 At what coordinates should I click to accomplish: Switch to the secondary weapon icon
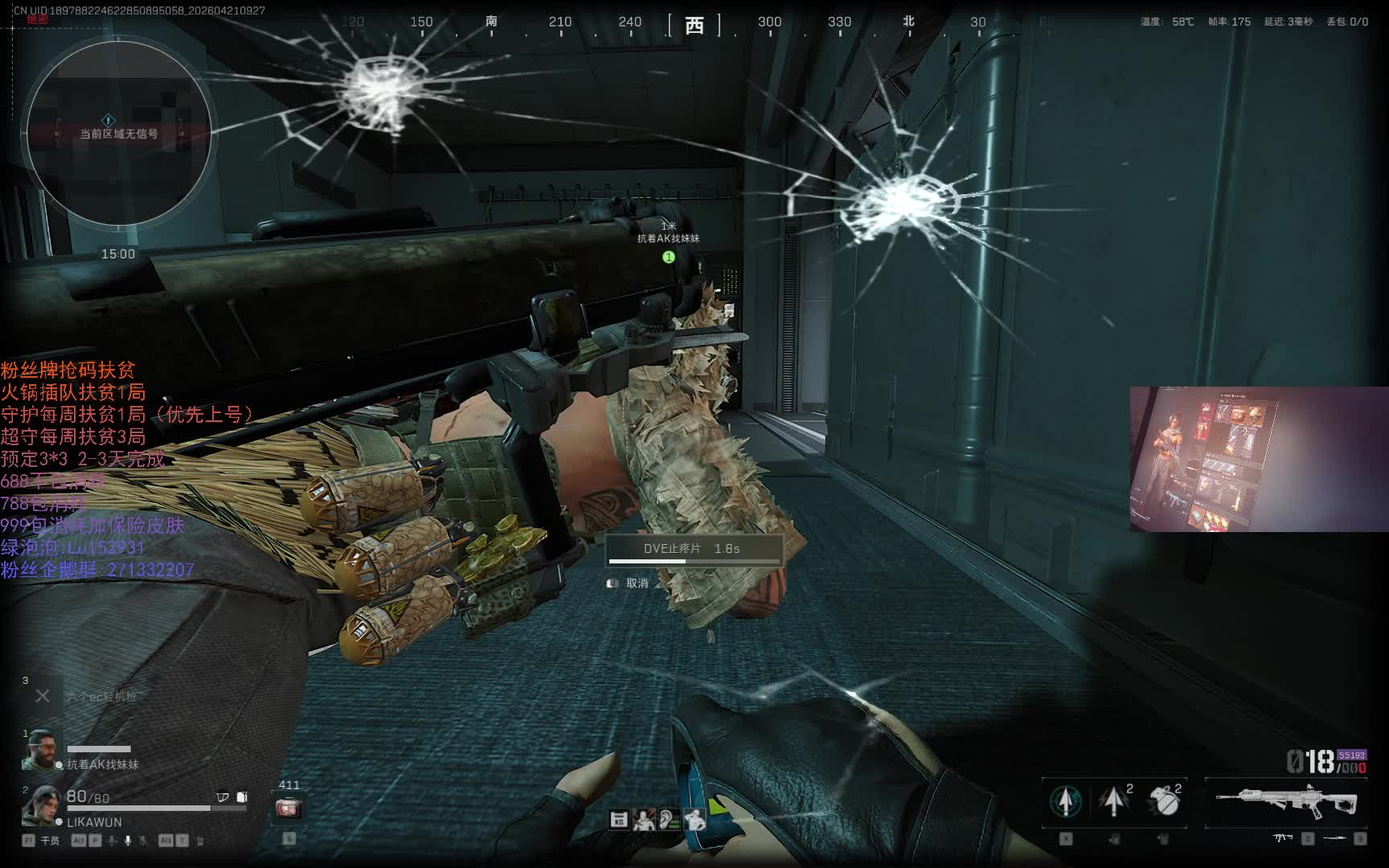(1283, 838)
